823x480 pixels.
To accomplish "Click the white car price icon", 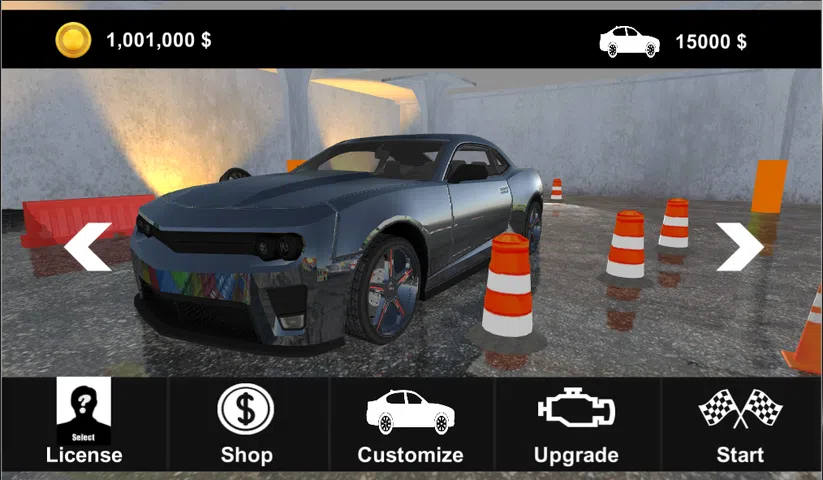I will click(629, 42).
